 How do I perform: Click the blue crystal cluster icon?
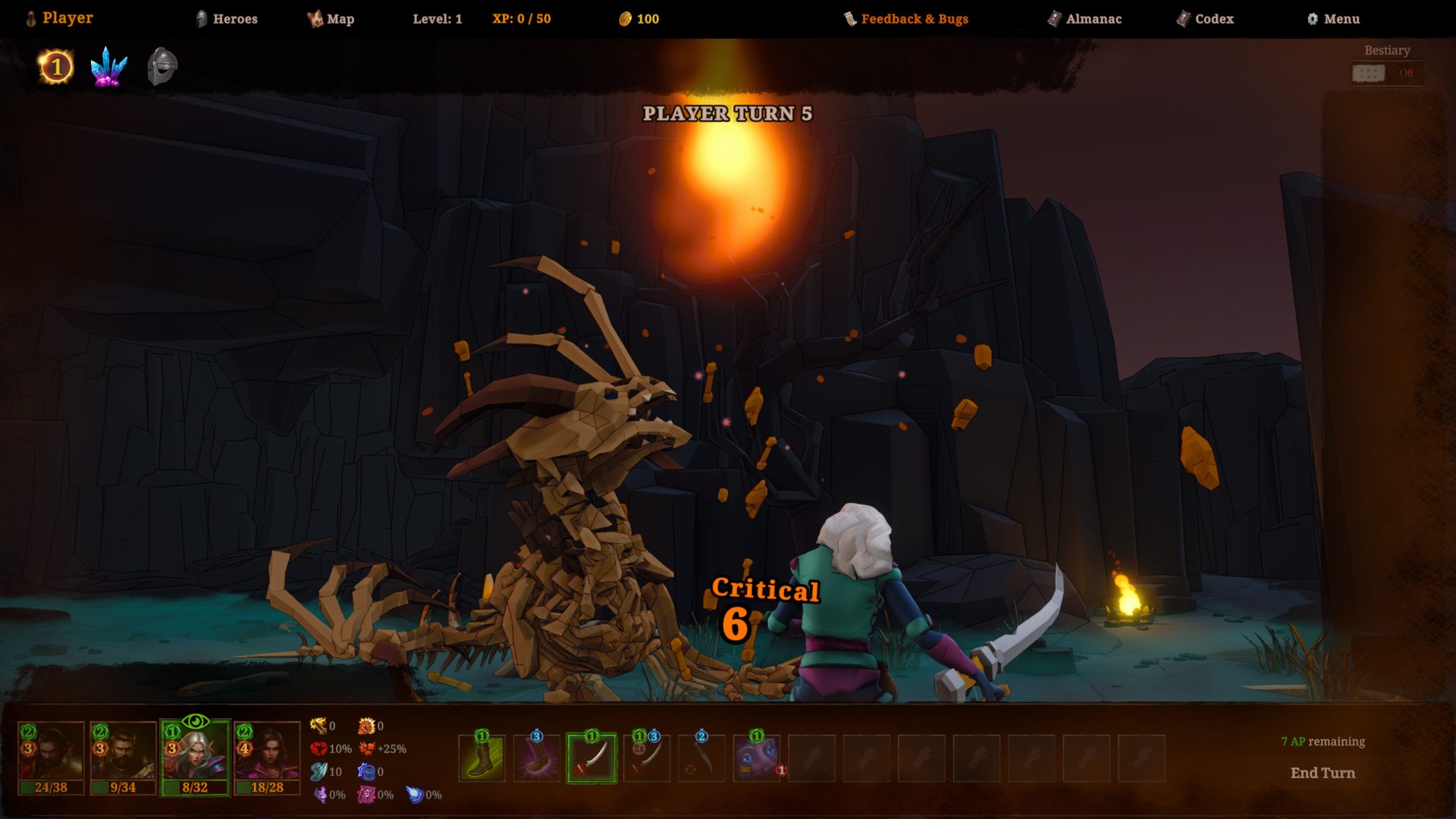tap(108, 67)
